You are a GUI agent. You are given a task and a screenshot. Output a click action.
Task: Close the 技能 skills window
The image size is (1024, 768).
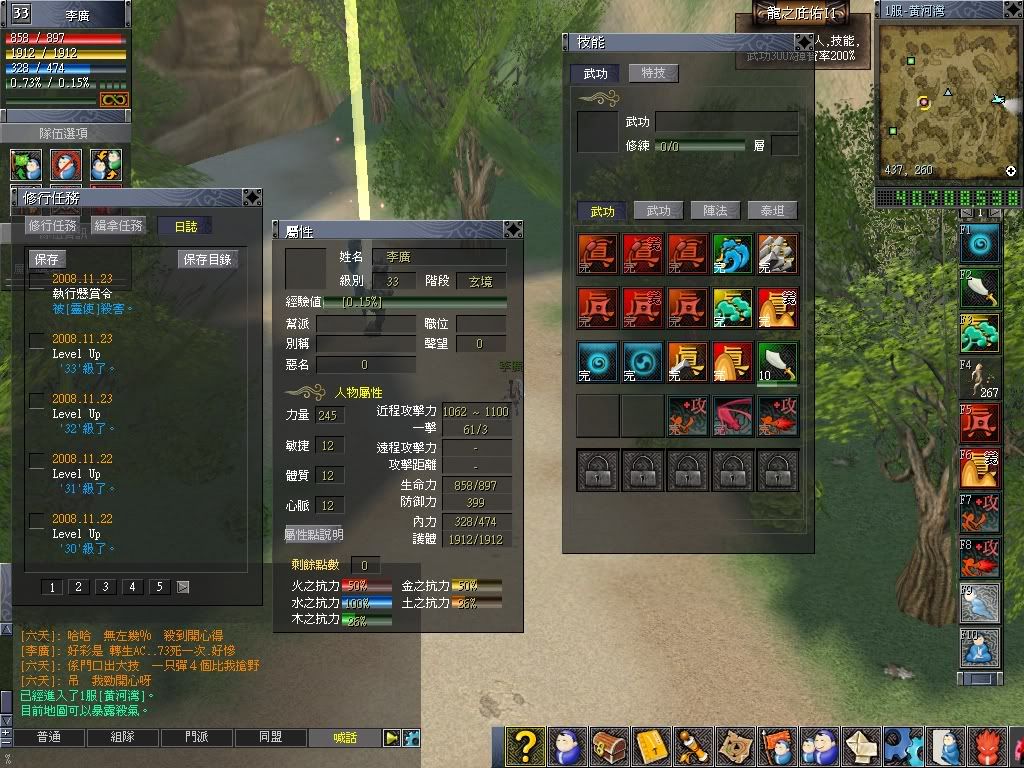(803, 42)
